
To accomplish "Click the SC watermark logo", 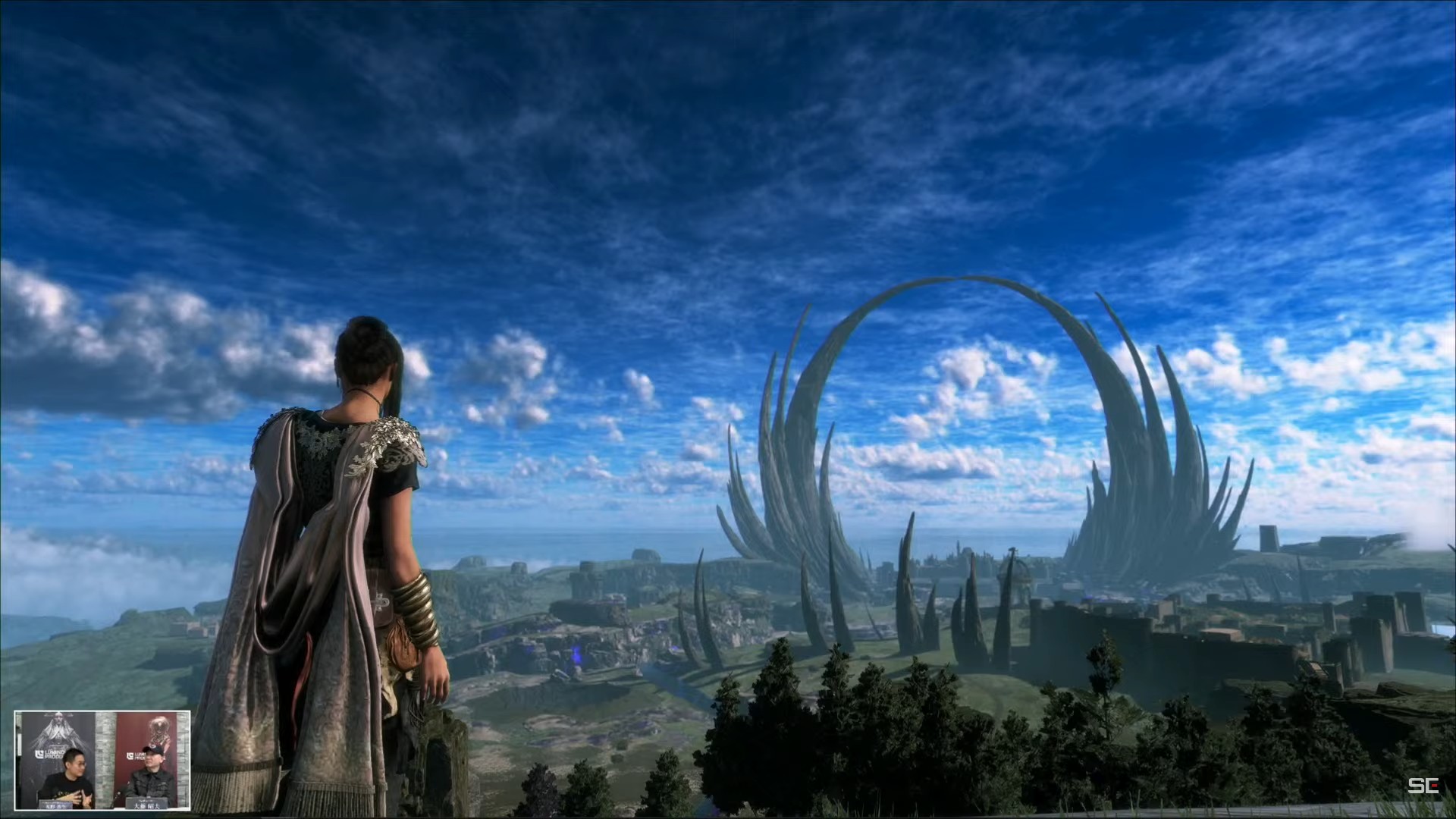I will point(1423,786).
